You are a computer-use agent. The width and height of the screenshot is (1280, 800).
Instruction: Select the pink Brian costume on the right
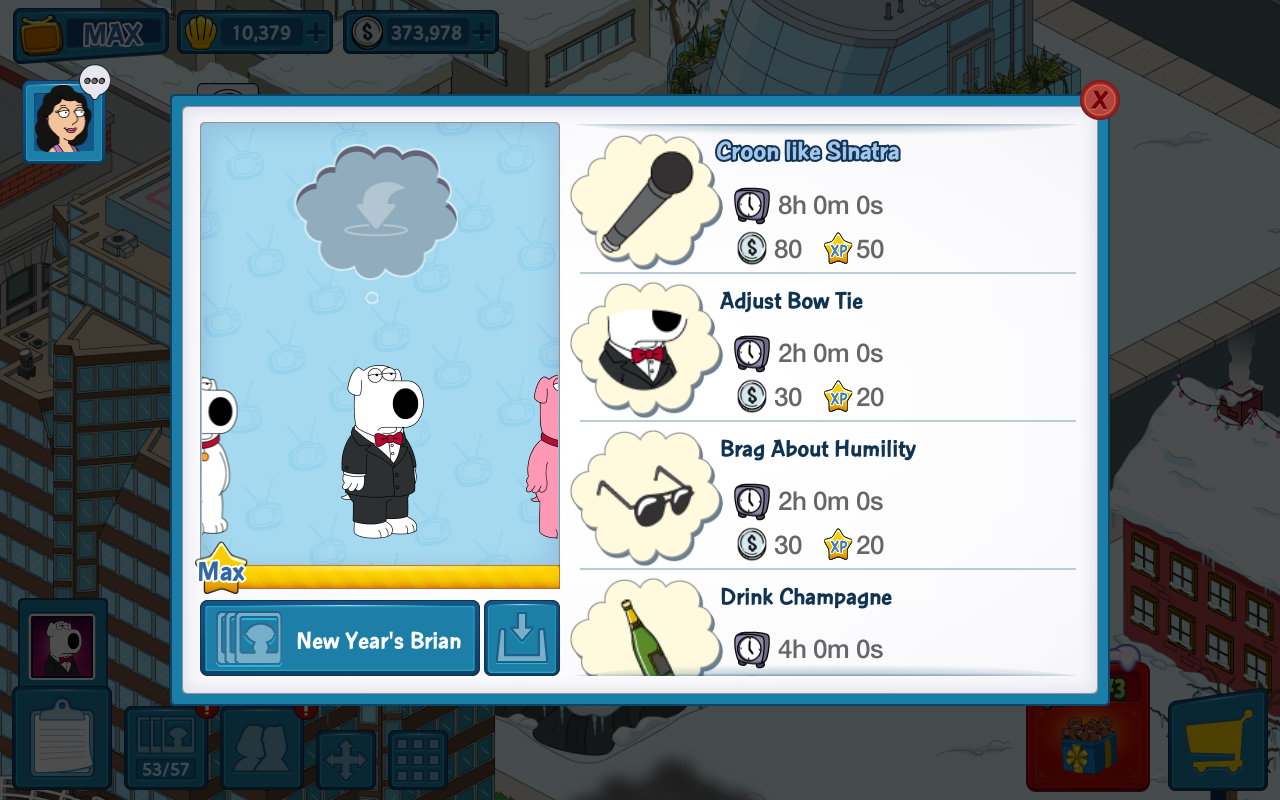coord(545,455)
